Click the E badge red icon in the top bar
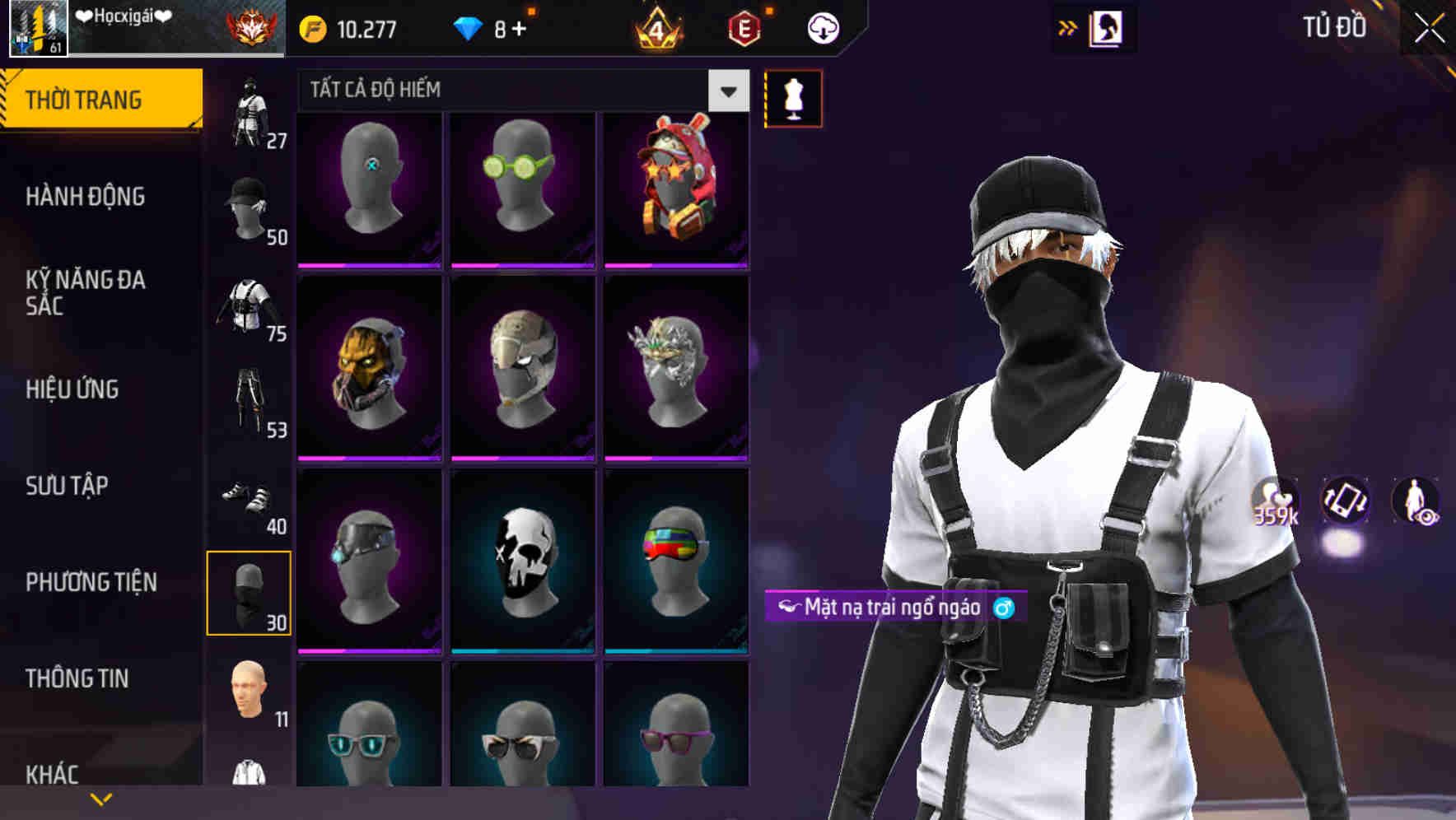 point(744,27)
